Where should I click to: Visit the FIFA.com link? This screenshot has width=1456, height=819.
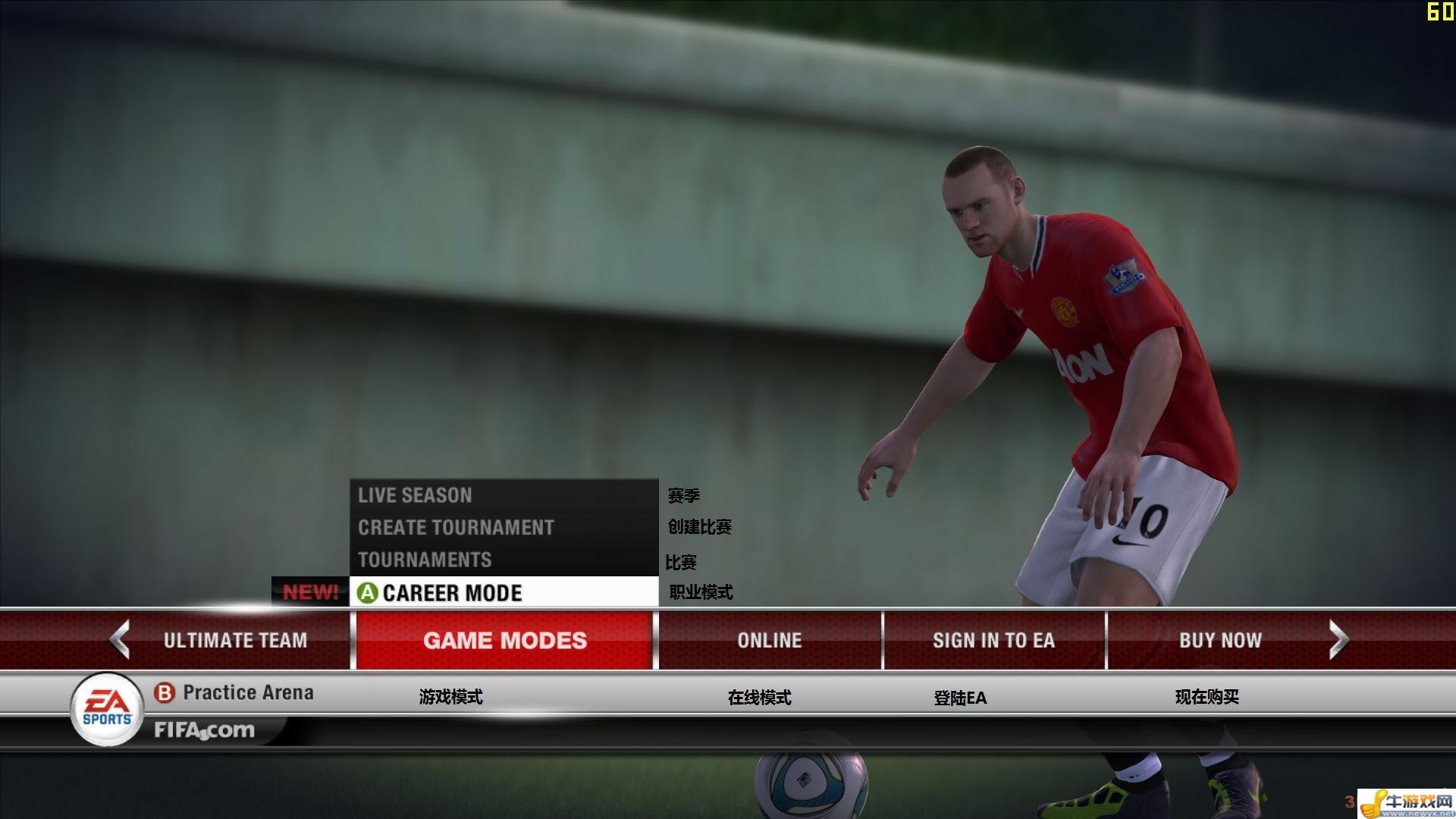tap(205, 730)
